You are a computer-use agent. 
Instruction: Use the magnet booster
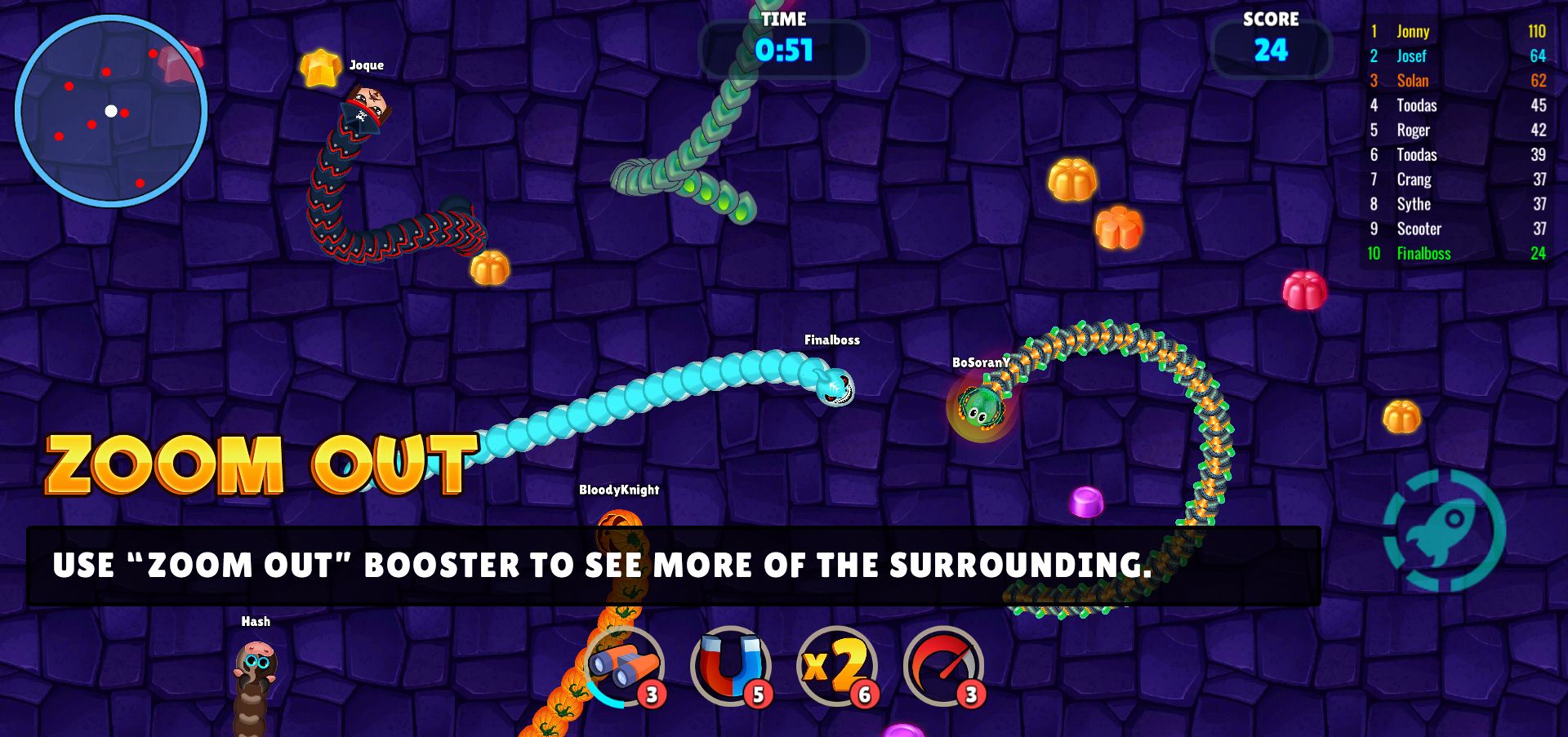[730, 666]
